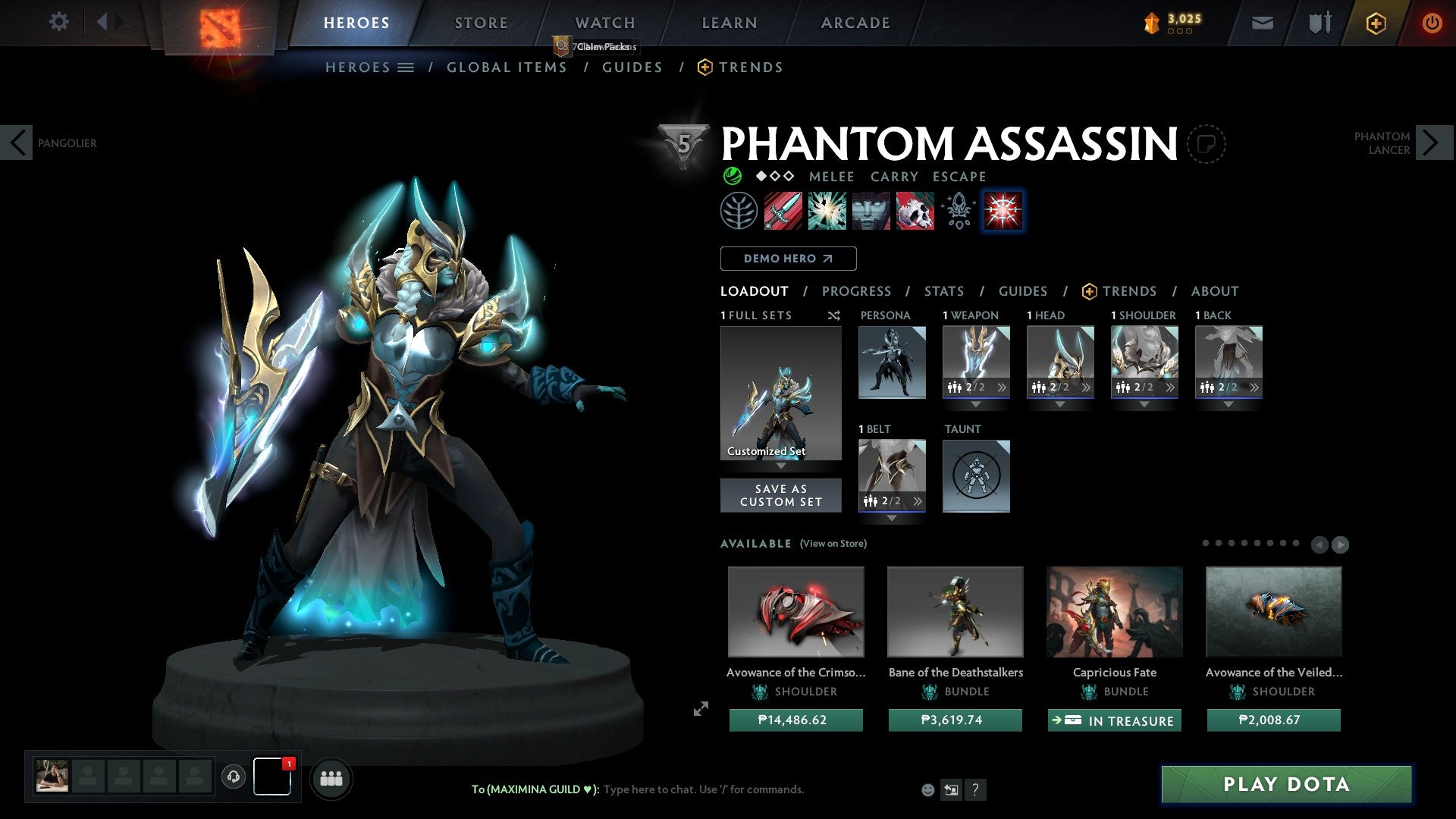Buy Bane of the Deathstalkers bundle
1456x819 pixels.
click(955, 720)
